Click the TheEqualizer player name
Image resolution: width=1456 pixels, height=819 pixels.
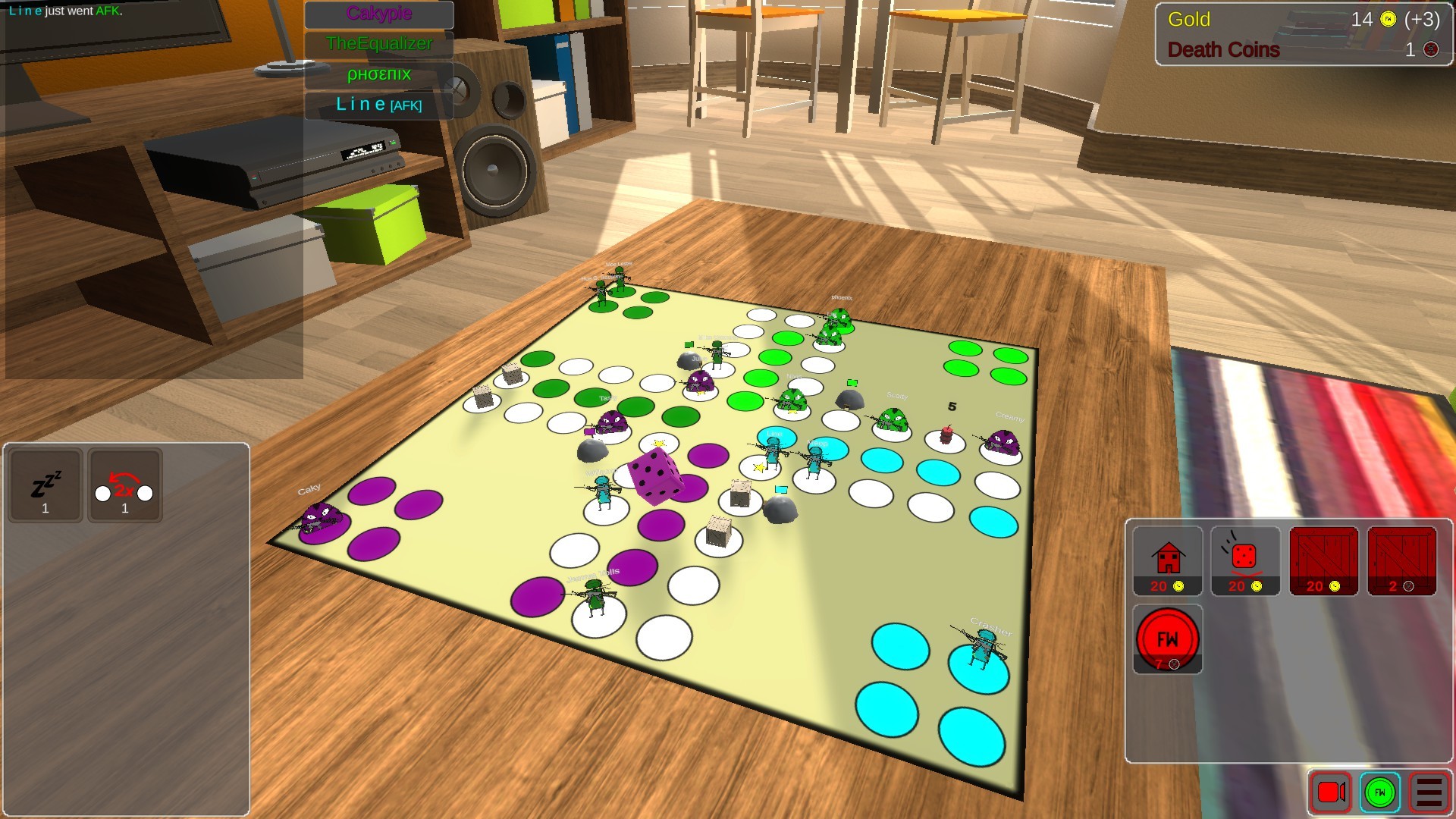tap(378, 44)
